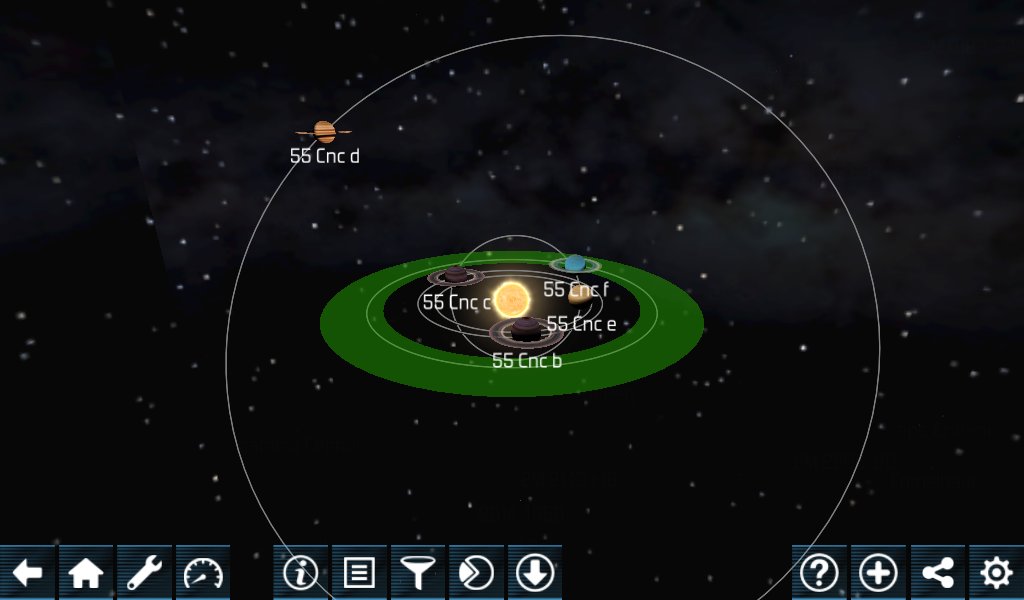Open the funnel filter options
Screen dimensions: 1024x600
coord(418,573)
